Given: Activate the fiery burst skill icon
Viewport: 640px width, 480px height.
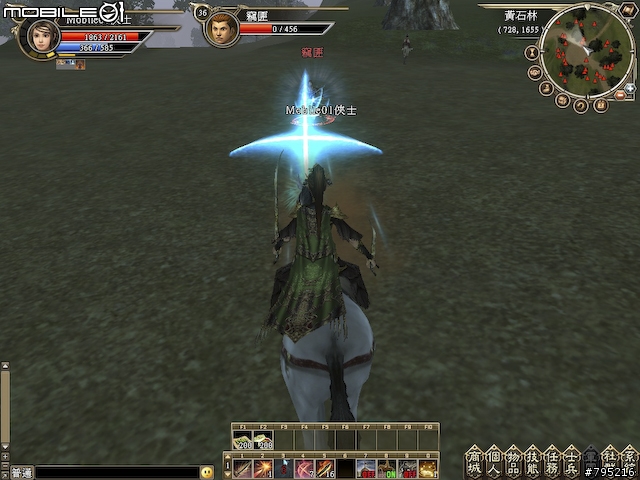Looking at the screenshot, I should coord(263,468).
